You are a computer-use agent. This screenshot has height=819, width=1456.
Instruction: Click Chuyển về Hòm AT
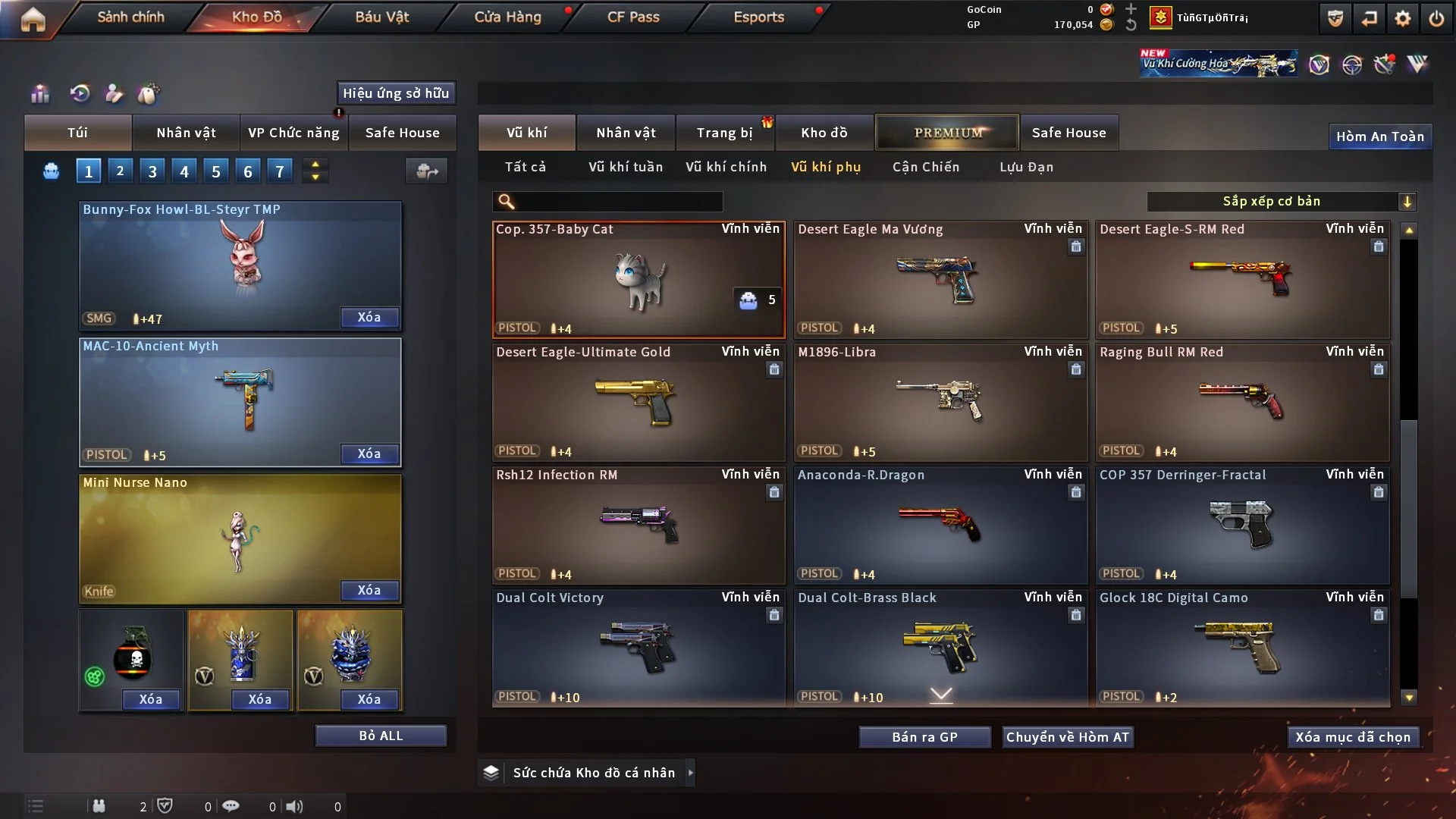click(1067, 737)
